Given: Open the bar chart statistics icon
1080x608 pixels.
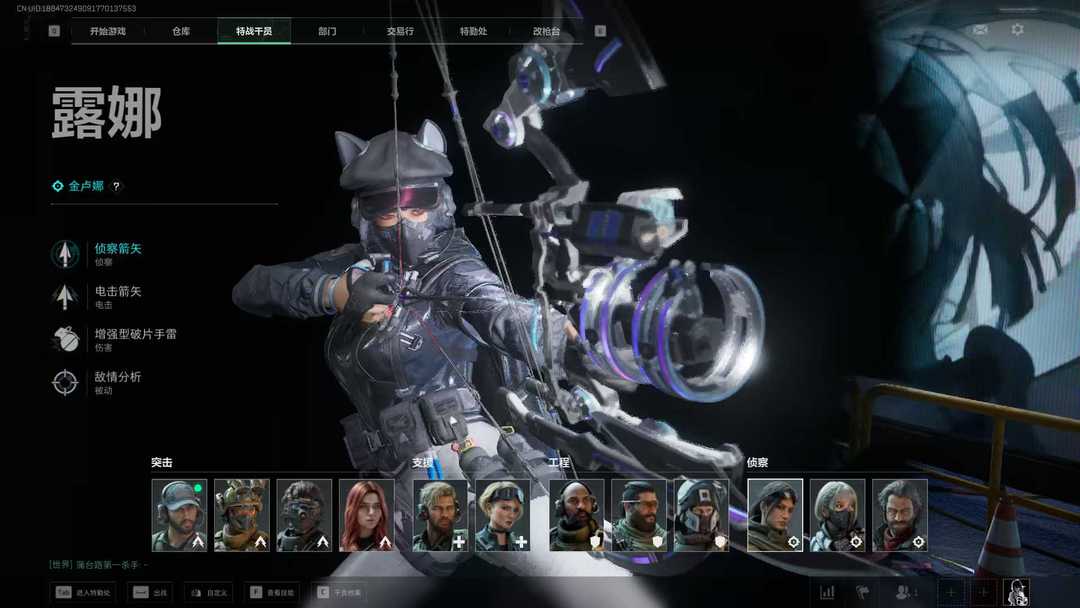Looking at the screenshot, I should pos(827,592).
